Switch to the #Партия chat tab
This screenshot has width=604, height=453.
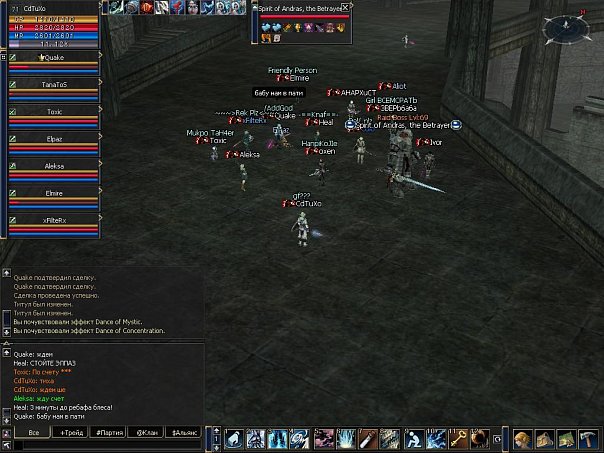(x=108, y=432)
